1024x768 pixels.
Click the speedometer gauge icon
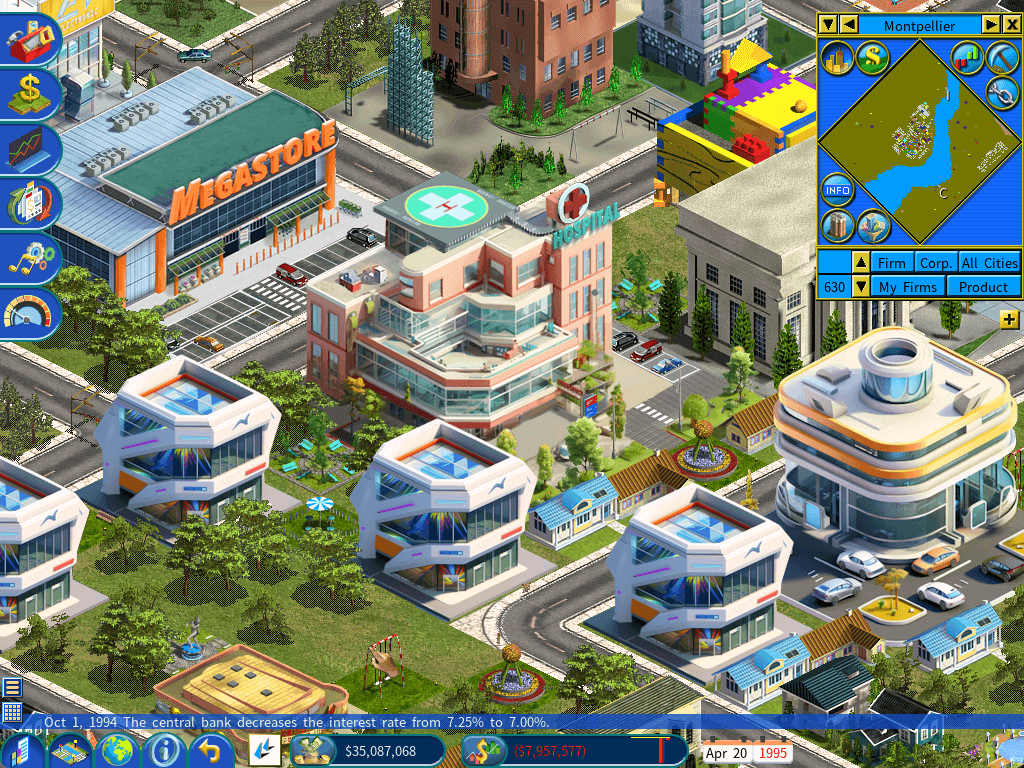pos(30,314)
